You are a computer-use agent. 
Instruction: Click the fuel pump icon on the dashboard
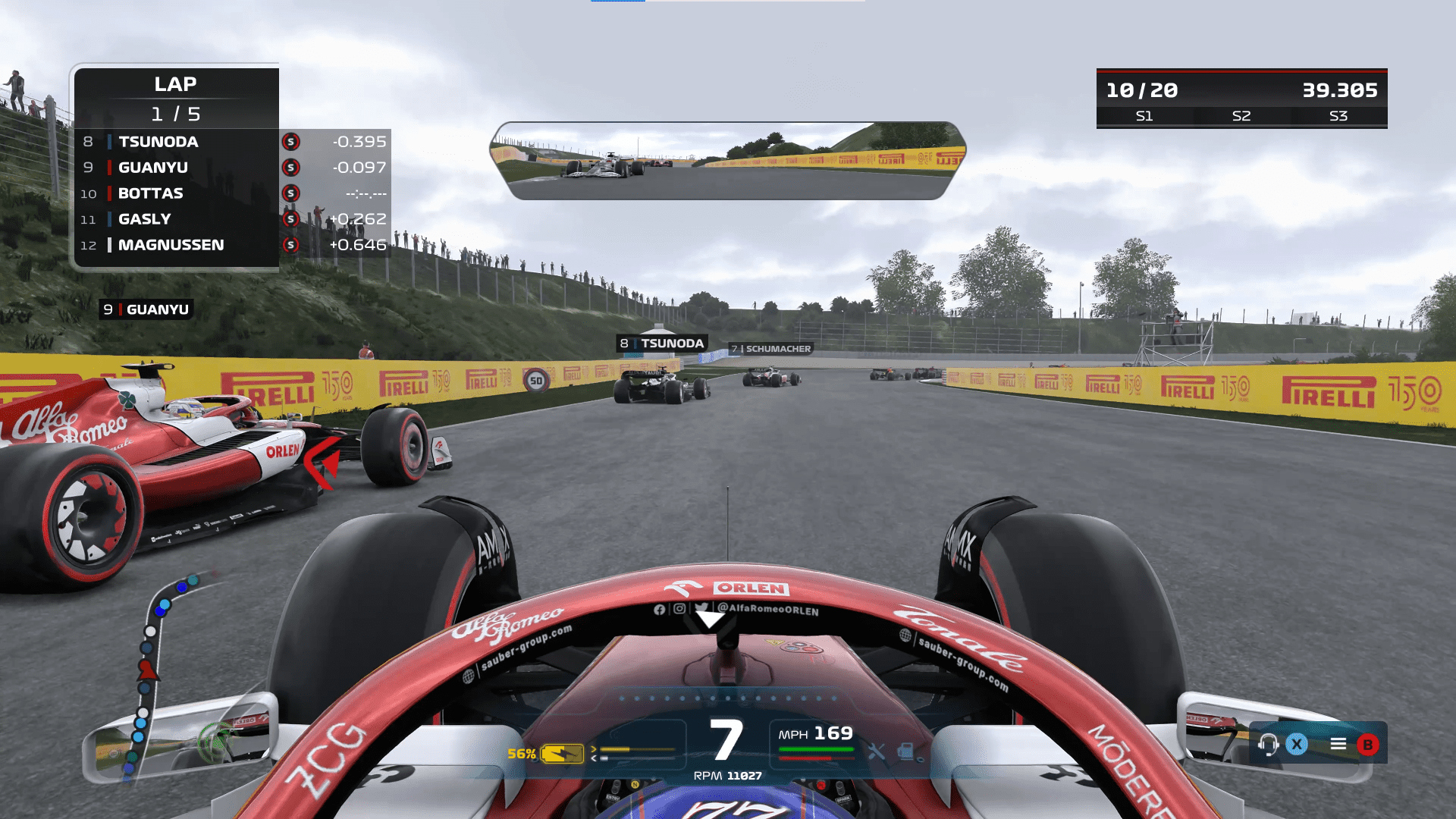[x=905, y=753]
